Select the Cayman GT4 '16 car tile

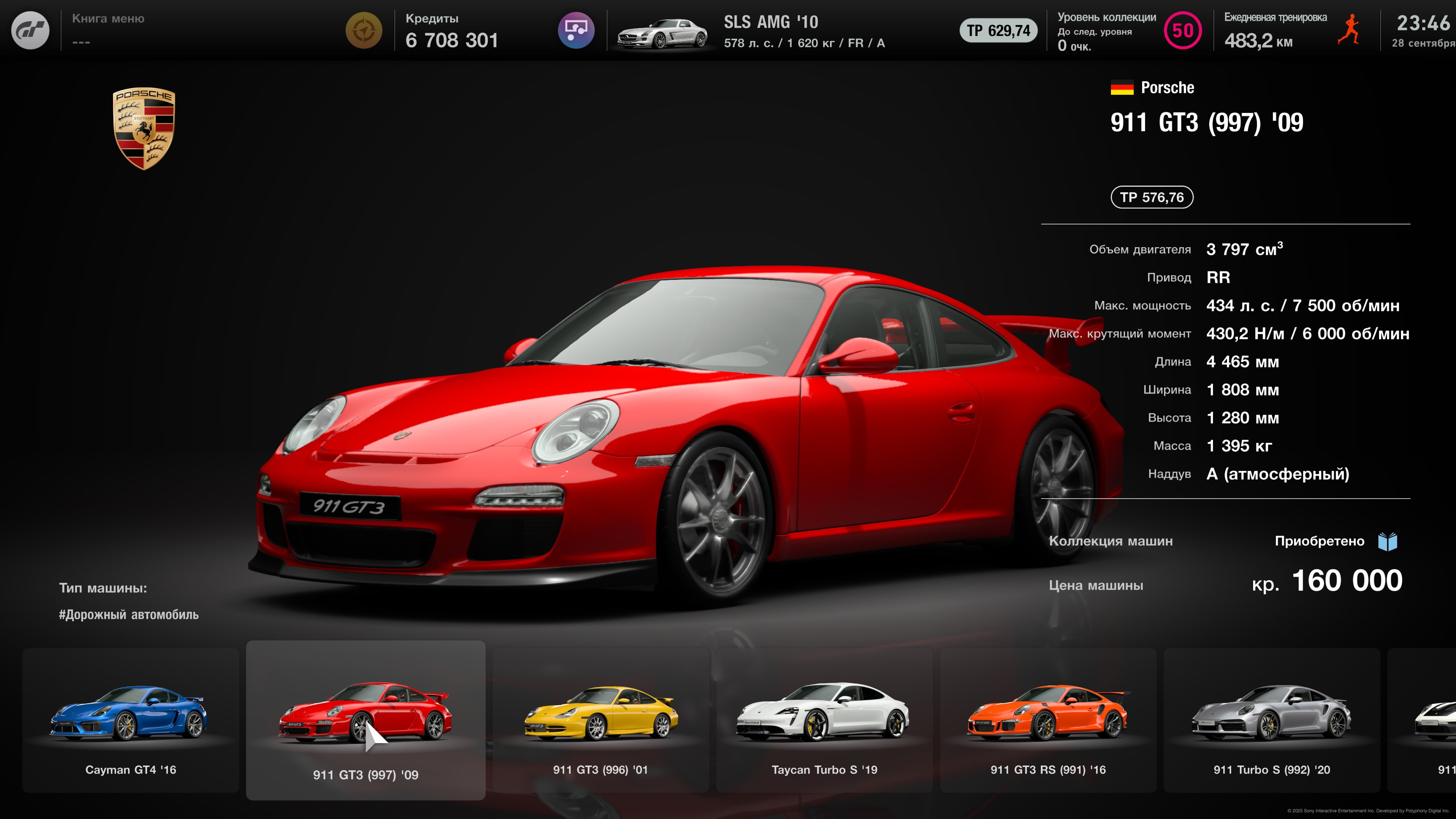(130, 721)
